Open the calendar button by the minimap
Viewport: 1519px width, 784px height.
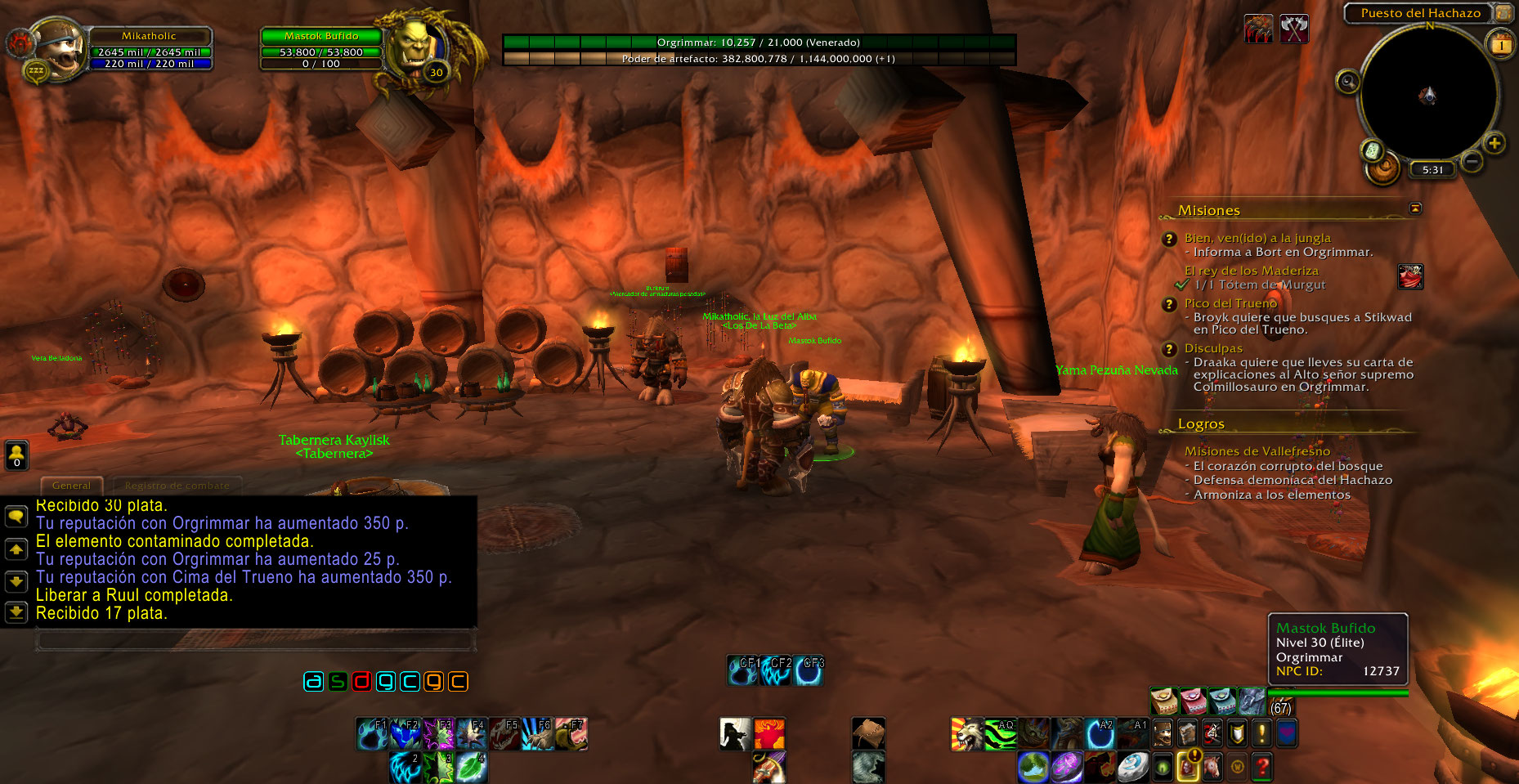(x=1501, y=45)
